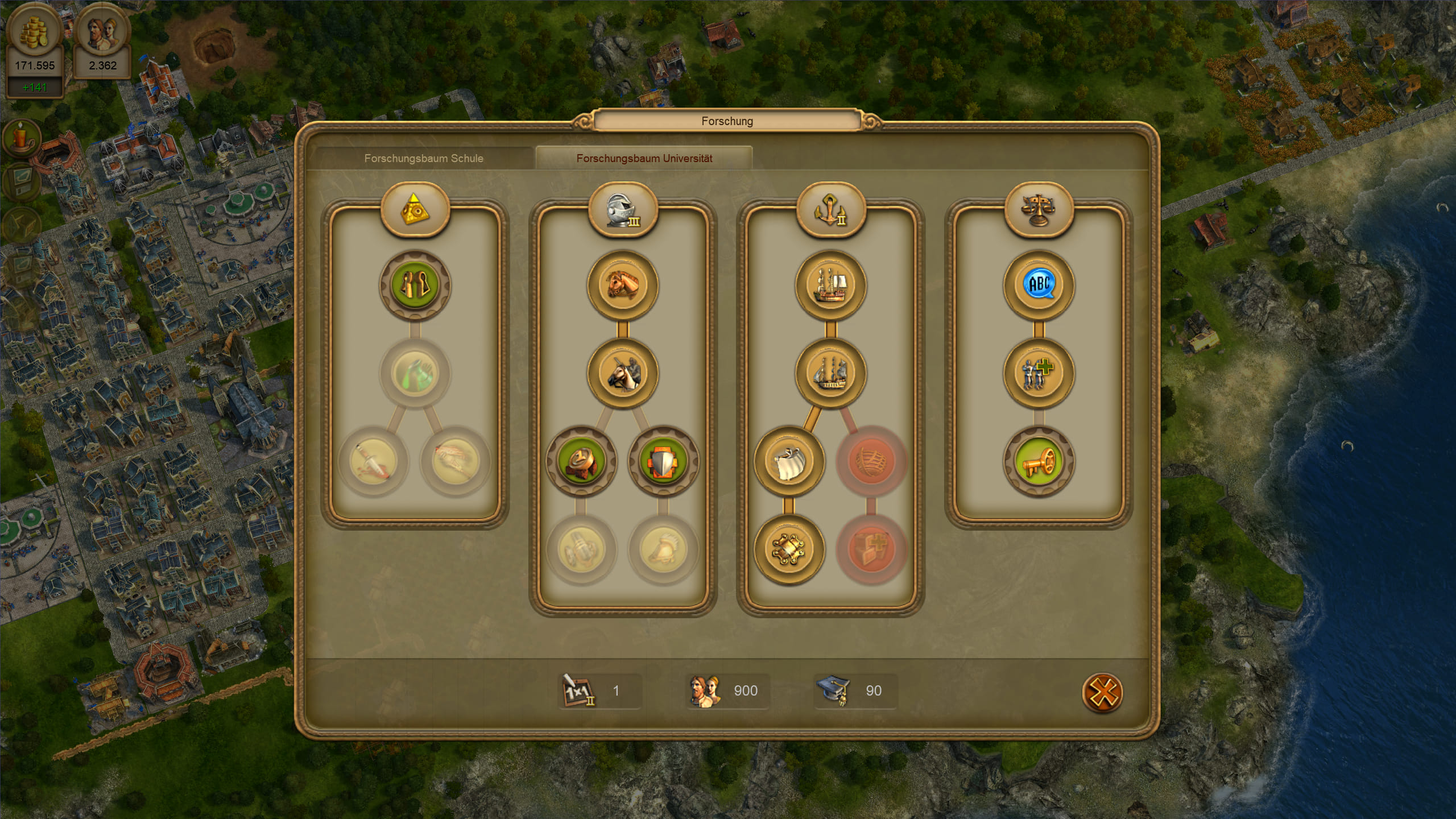
Task: Click the gold coins treasury icon
Action: coord(35,30)
